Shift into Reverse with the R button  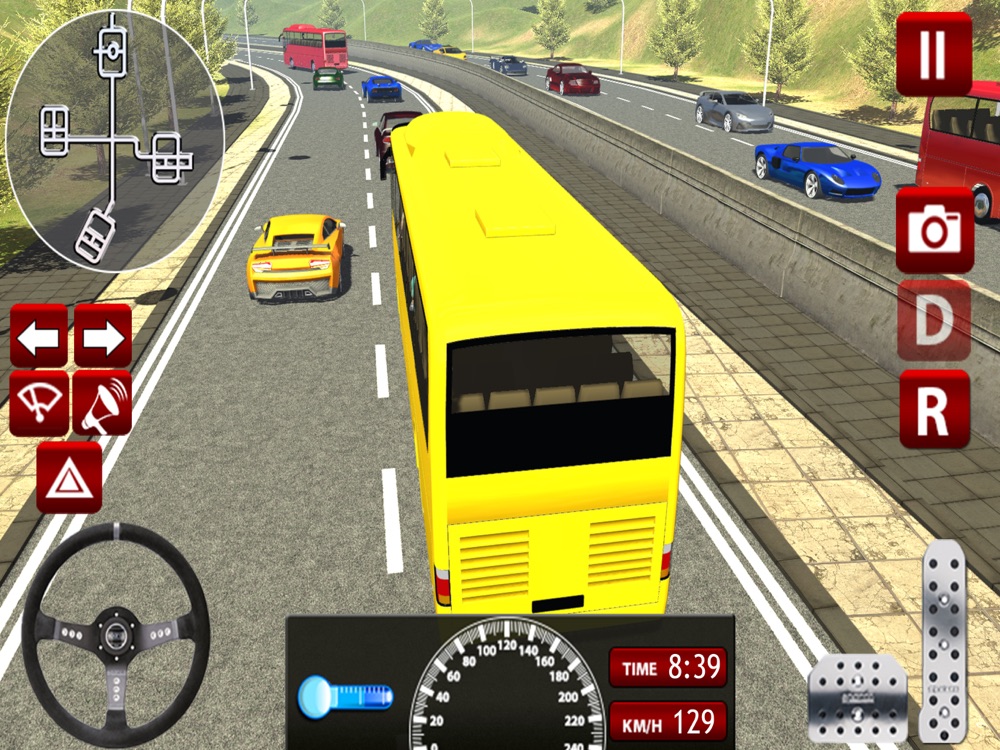[x=934, y=408]
